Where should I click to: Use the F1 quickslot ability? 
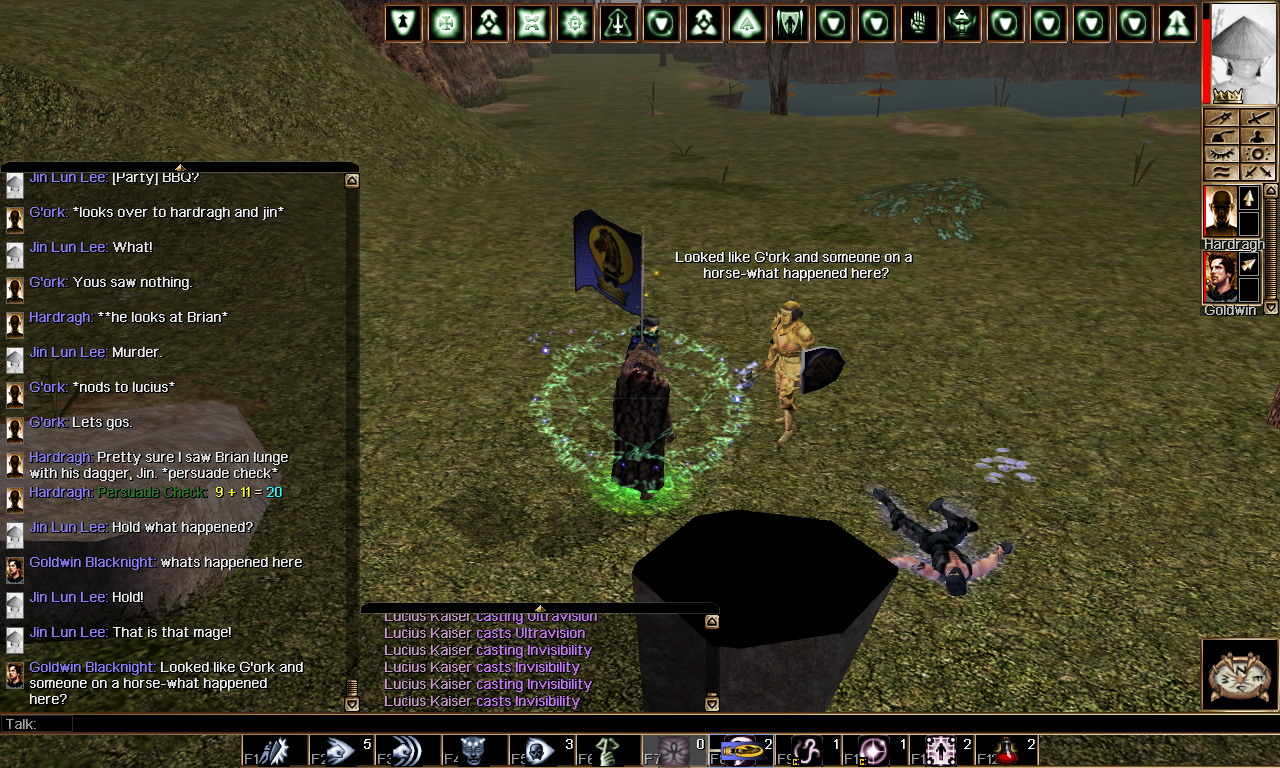click(274, 751)
